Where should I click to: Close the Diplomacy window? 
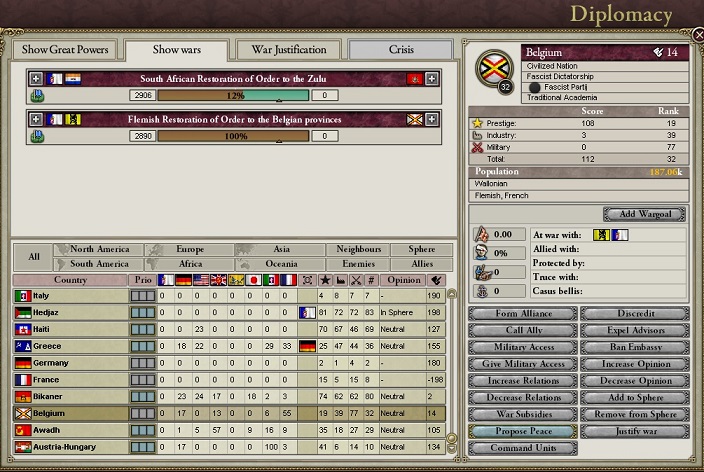697,36
